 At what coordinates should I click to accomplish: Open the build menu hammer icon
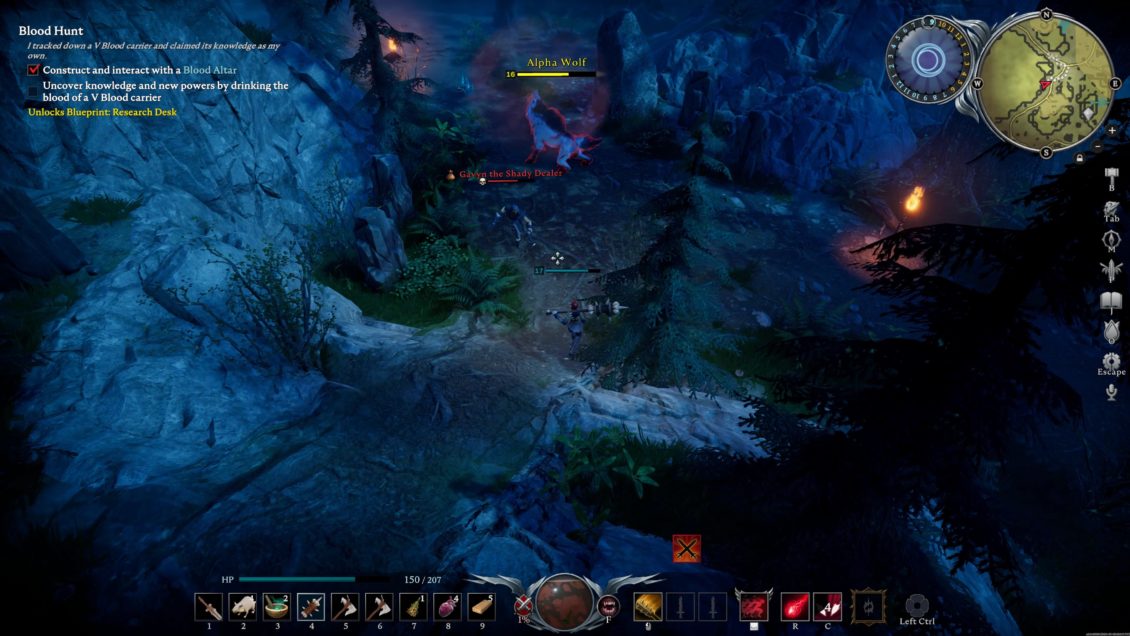point(1111,178)
